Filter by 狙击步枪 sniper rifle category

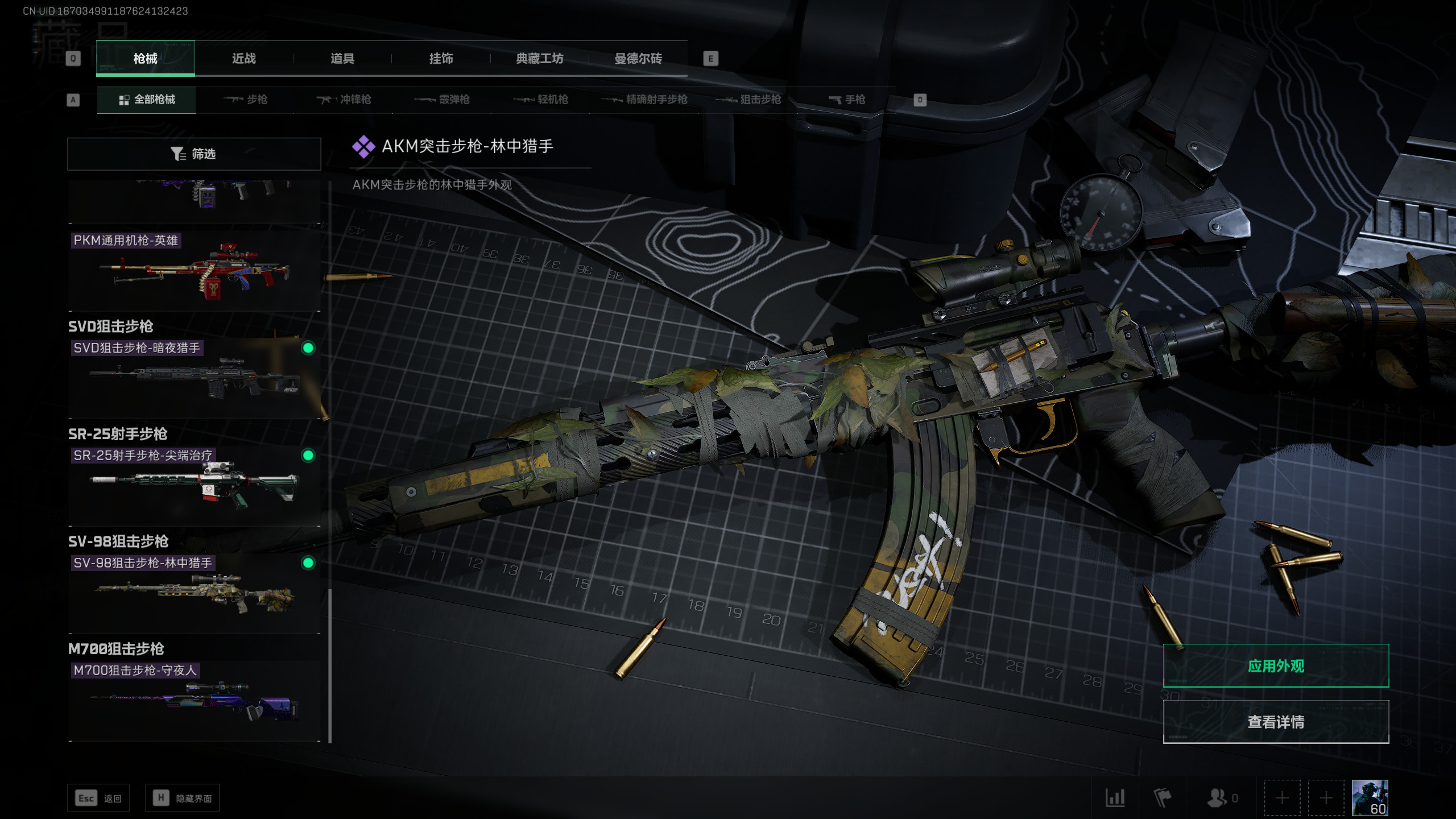(748, 100)
